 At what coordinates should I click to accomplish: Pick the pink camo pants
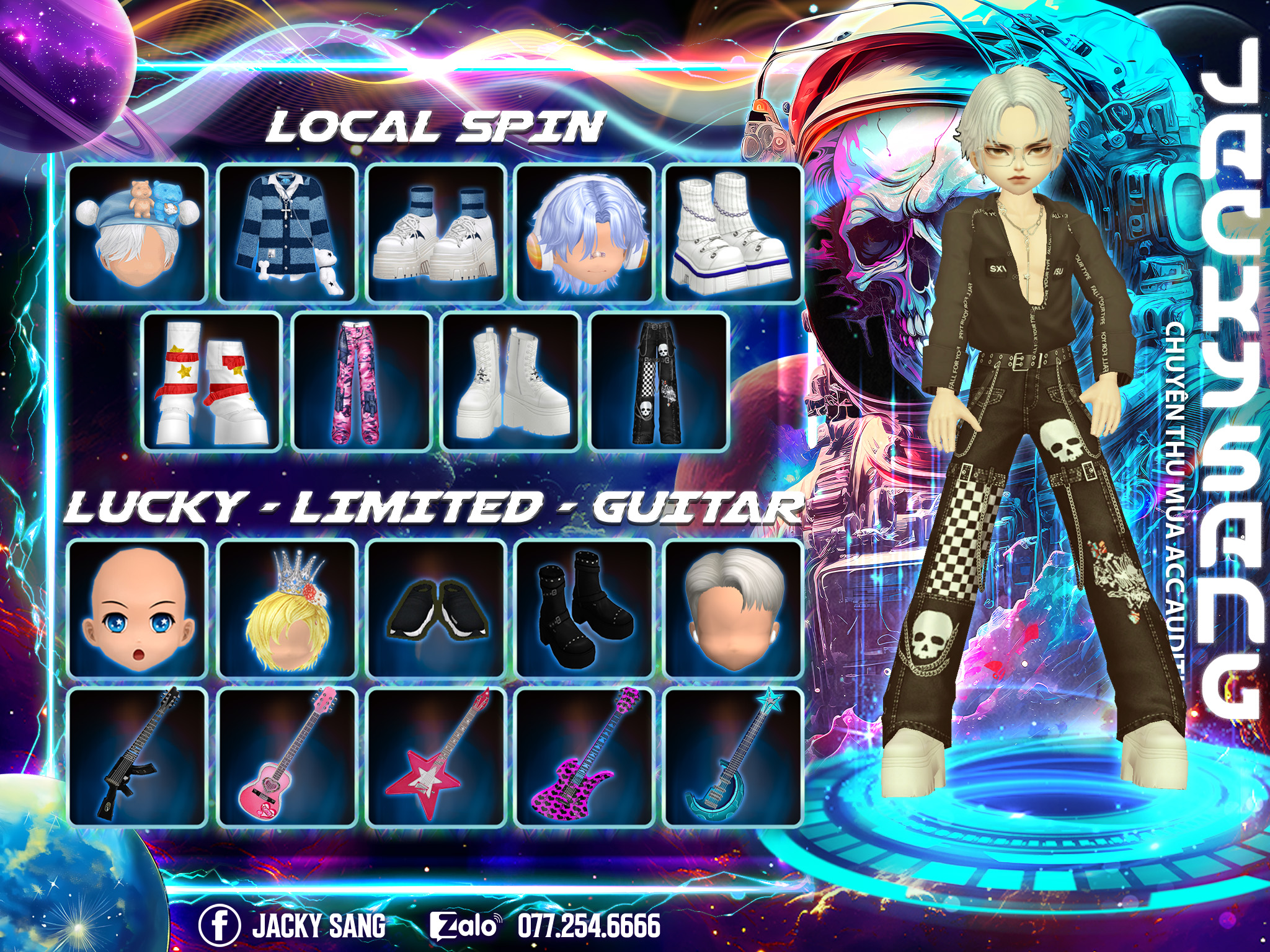(362, 382)
